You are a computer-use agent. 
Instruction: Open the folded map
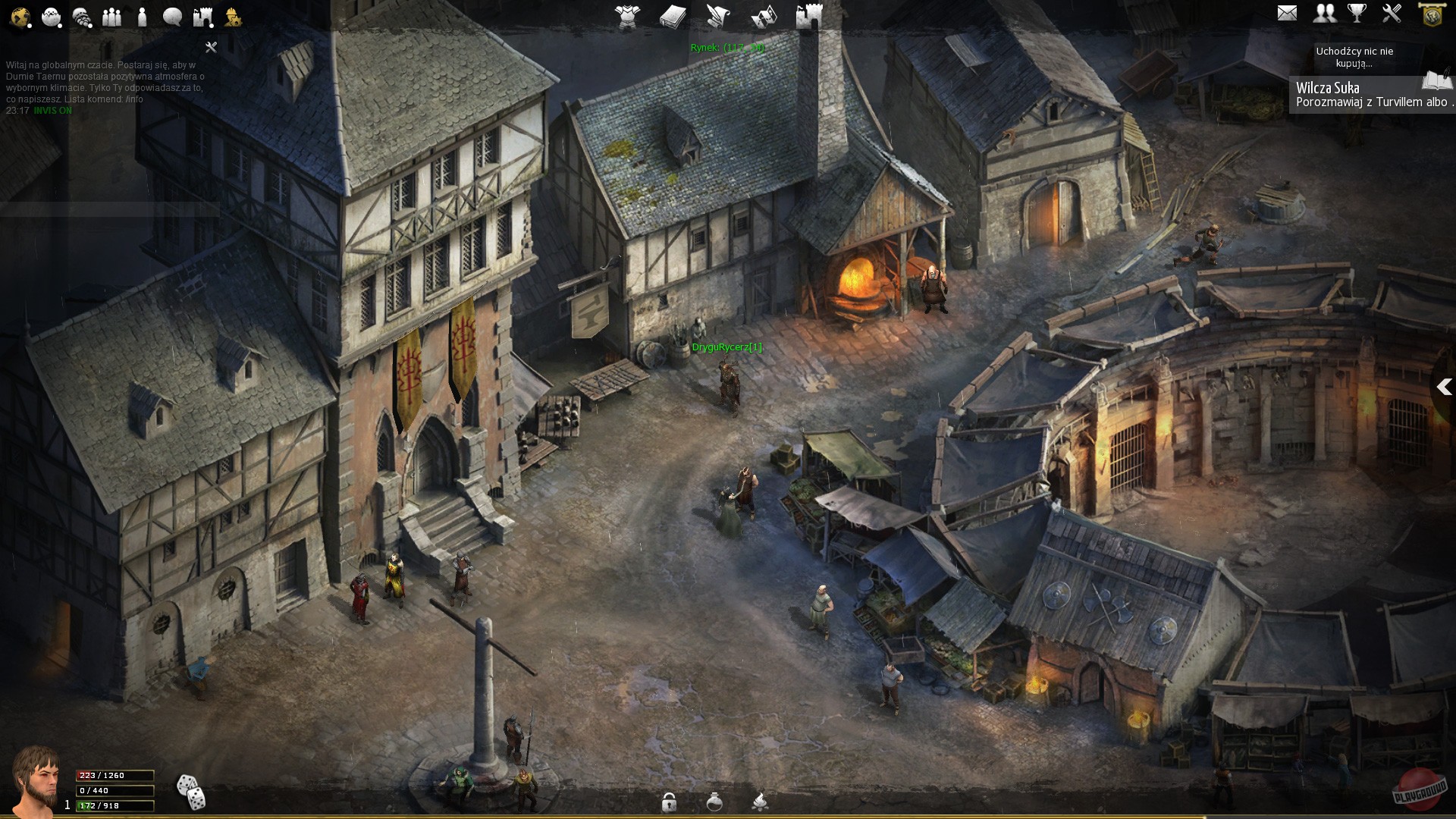coord(764,16)
